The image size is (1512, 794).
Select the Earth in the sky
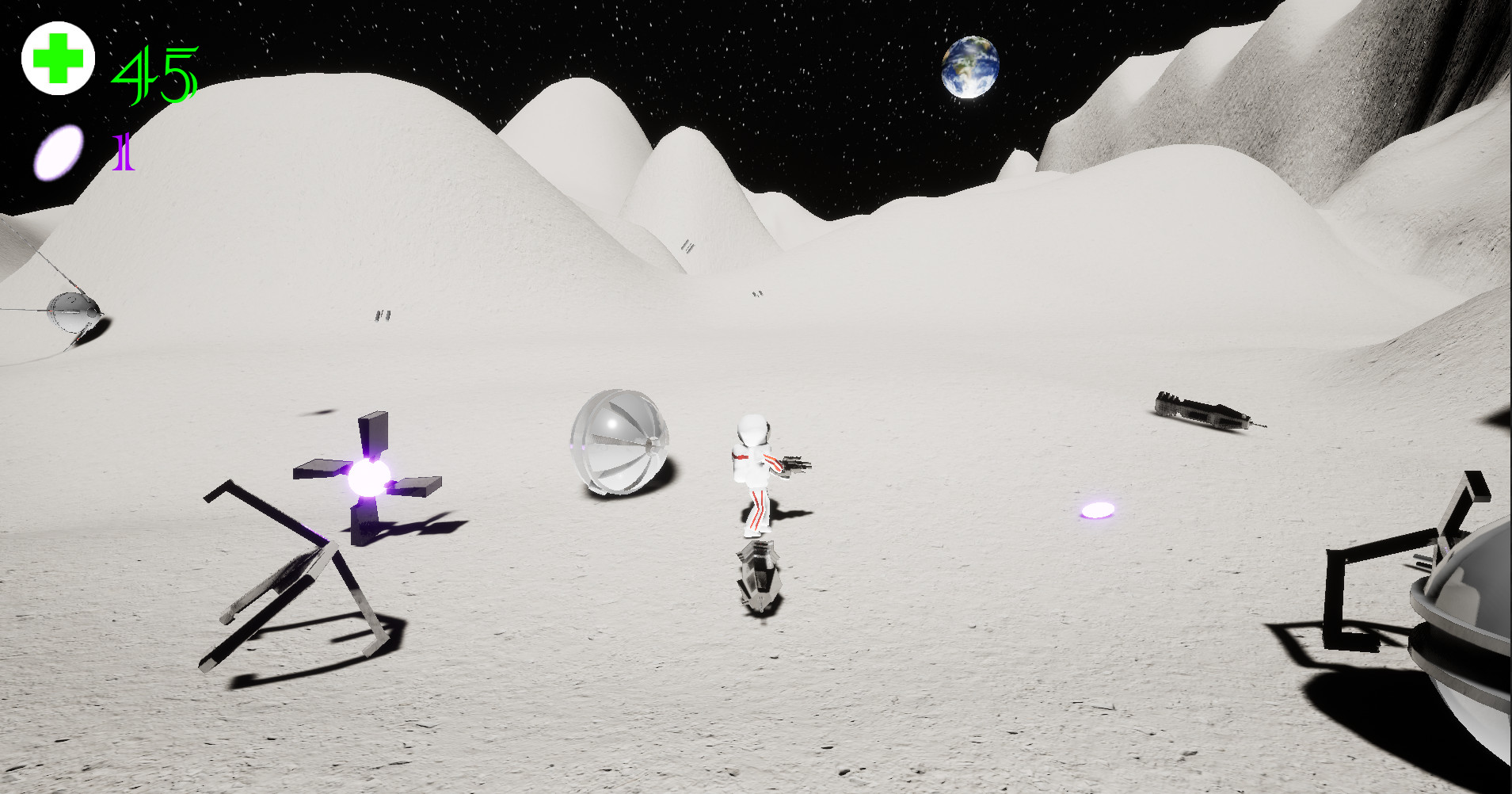(969, 68)
